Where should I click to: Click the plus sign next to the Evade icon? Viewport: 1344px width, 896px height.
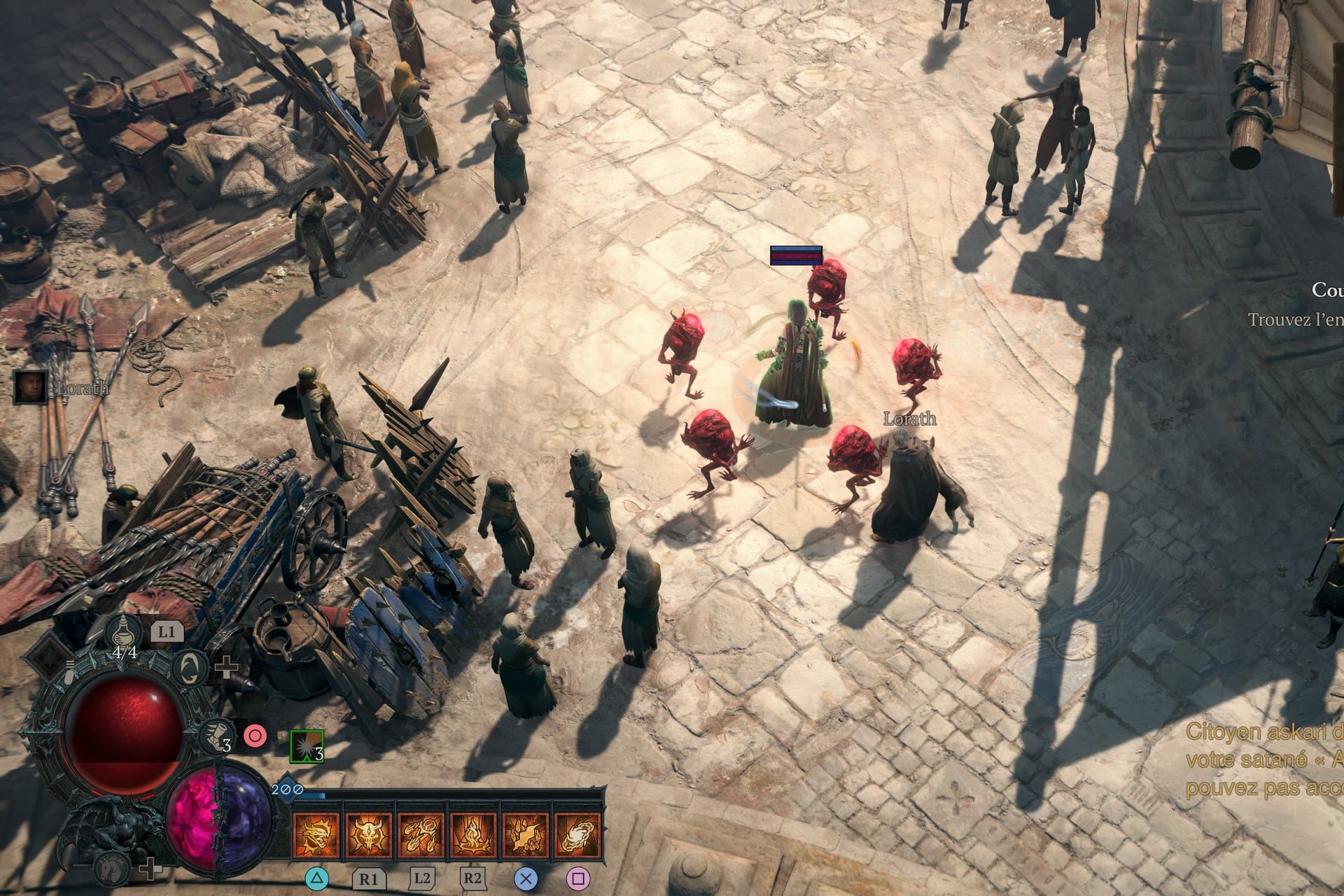tap(225, 667)
